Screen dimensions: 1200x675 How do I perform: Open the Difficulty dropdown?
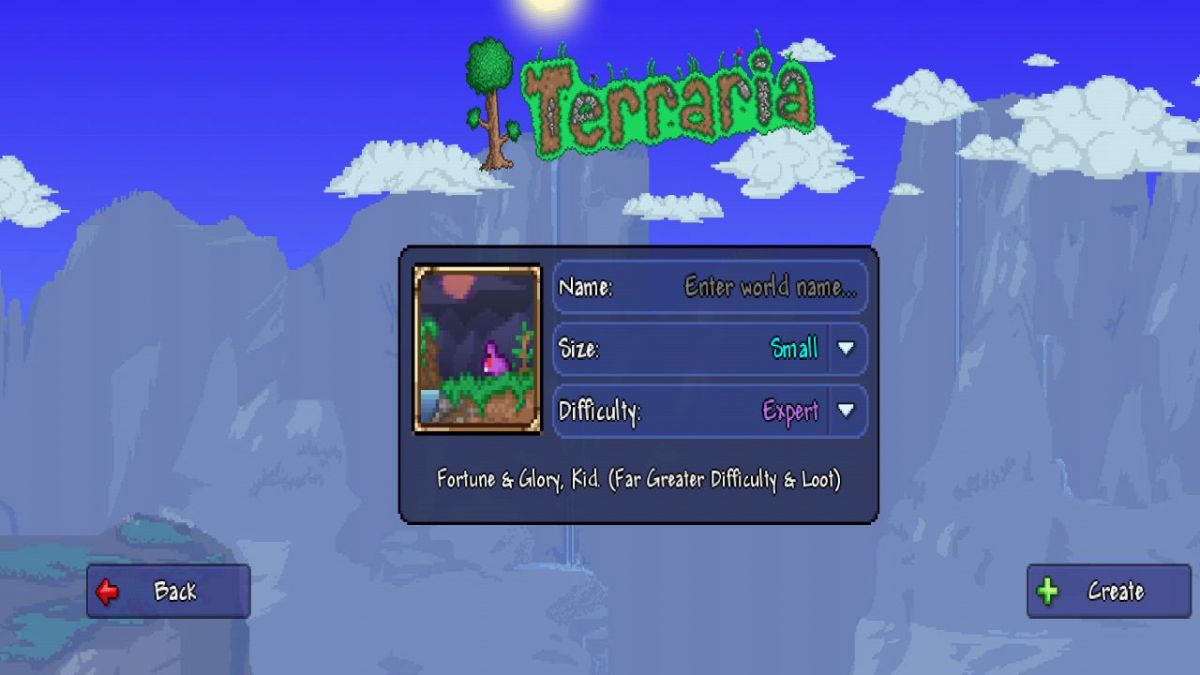pyautogui.click(x=846, y=411)
